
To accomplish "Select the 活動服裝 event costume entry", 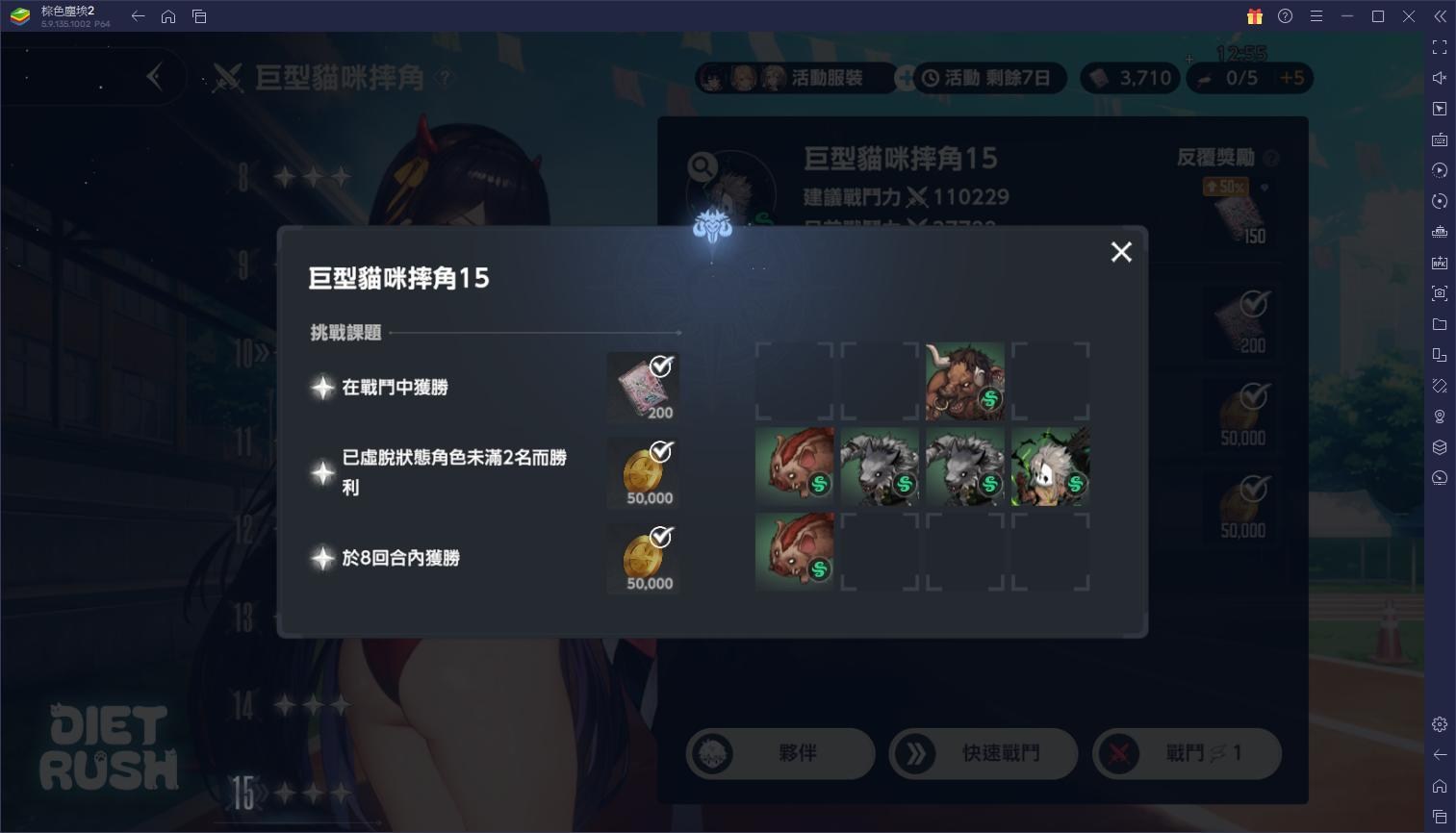I will (x=830, y=78).
